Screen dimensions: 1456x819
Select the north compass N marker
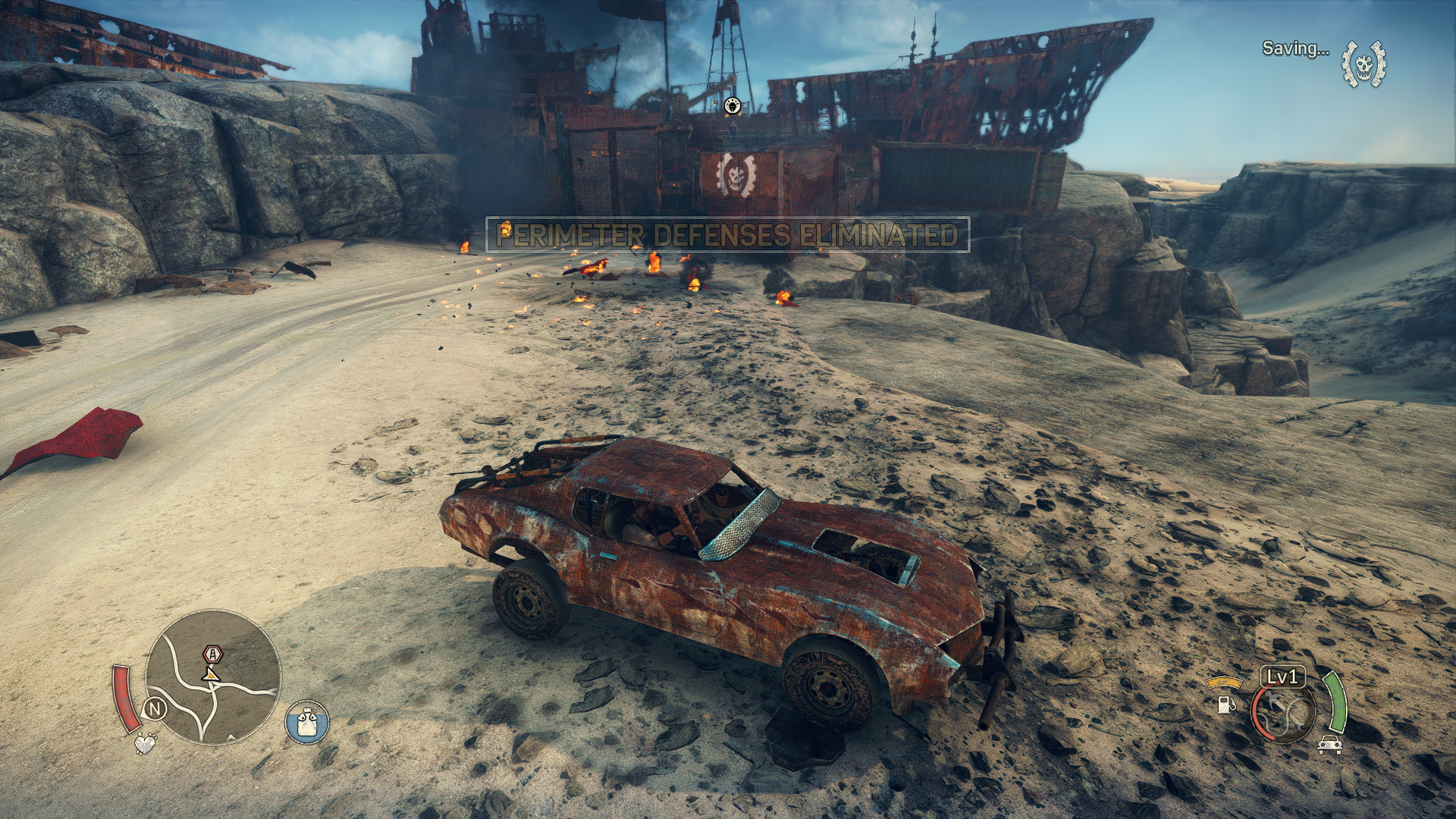click(x=155, y=709)
